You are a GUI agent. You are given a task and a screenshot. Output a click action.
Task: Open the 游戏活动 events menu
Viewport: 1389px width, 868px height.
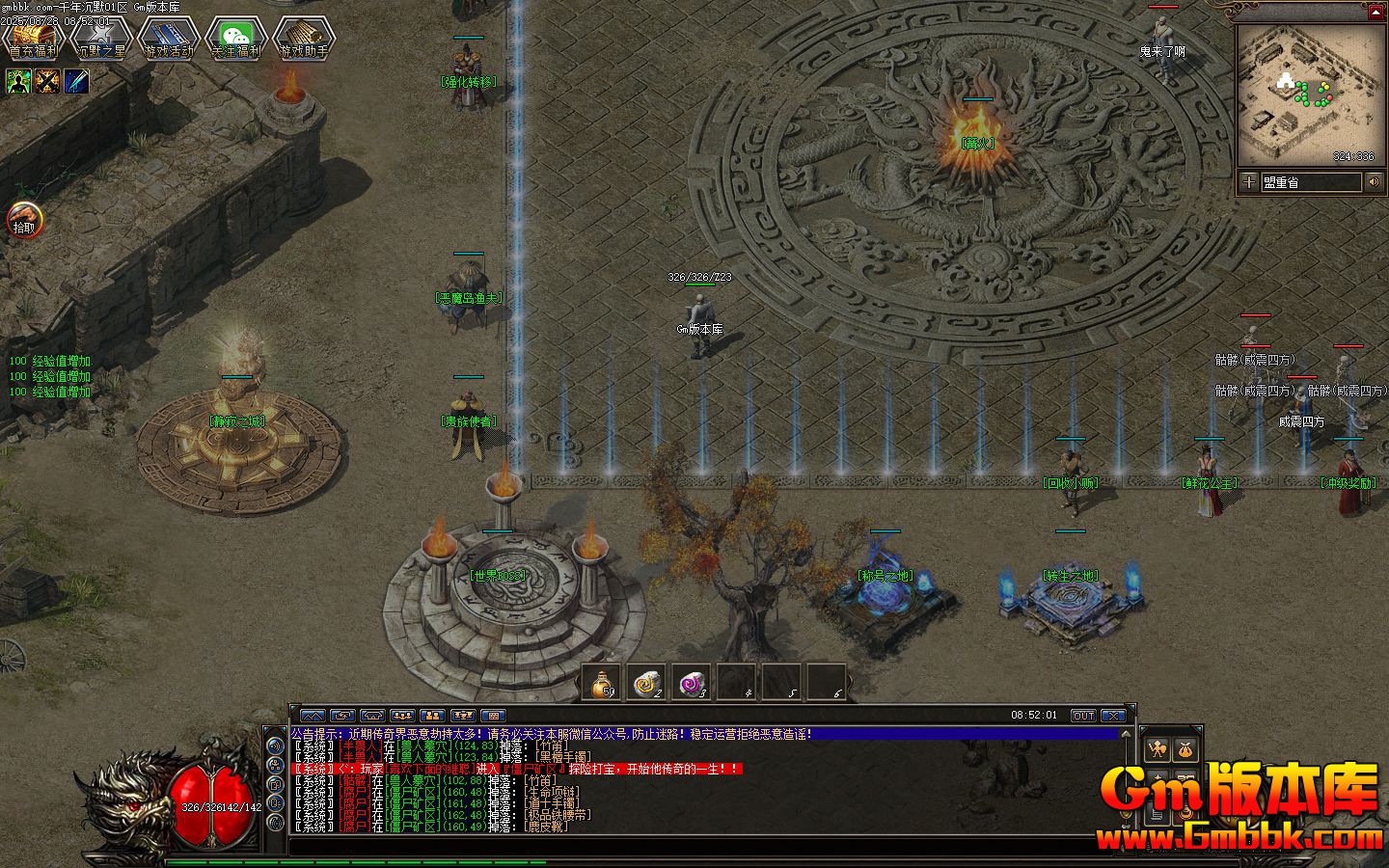point(168,39)
